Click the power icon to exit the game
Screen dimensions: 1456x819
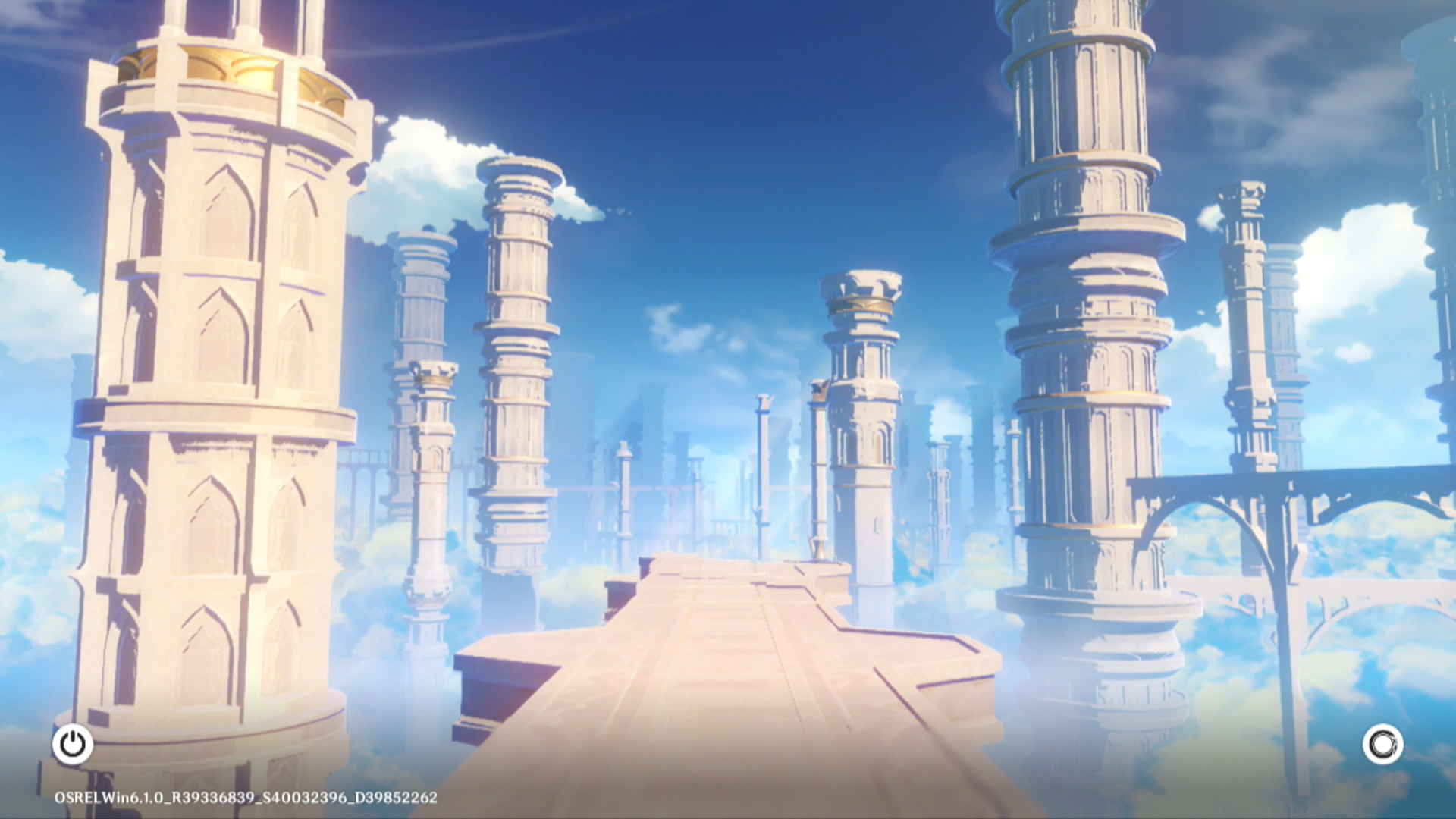pyautogui.click(x=73, y=744)
